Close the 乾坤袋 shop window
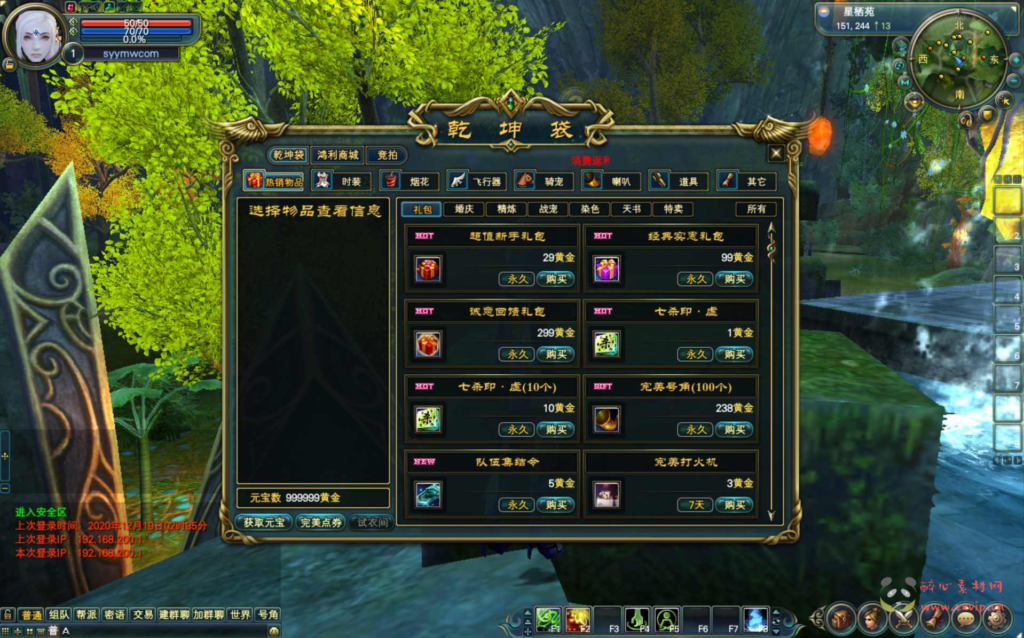This screenshot has height=638, width=1024. tap(775, 154)
